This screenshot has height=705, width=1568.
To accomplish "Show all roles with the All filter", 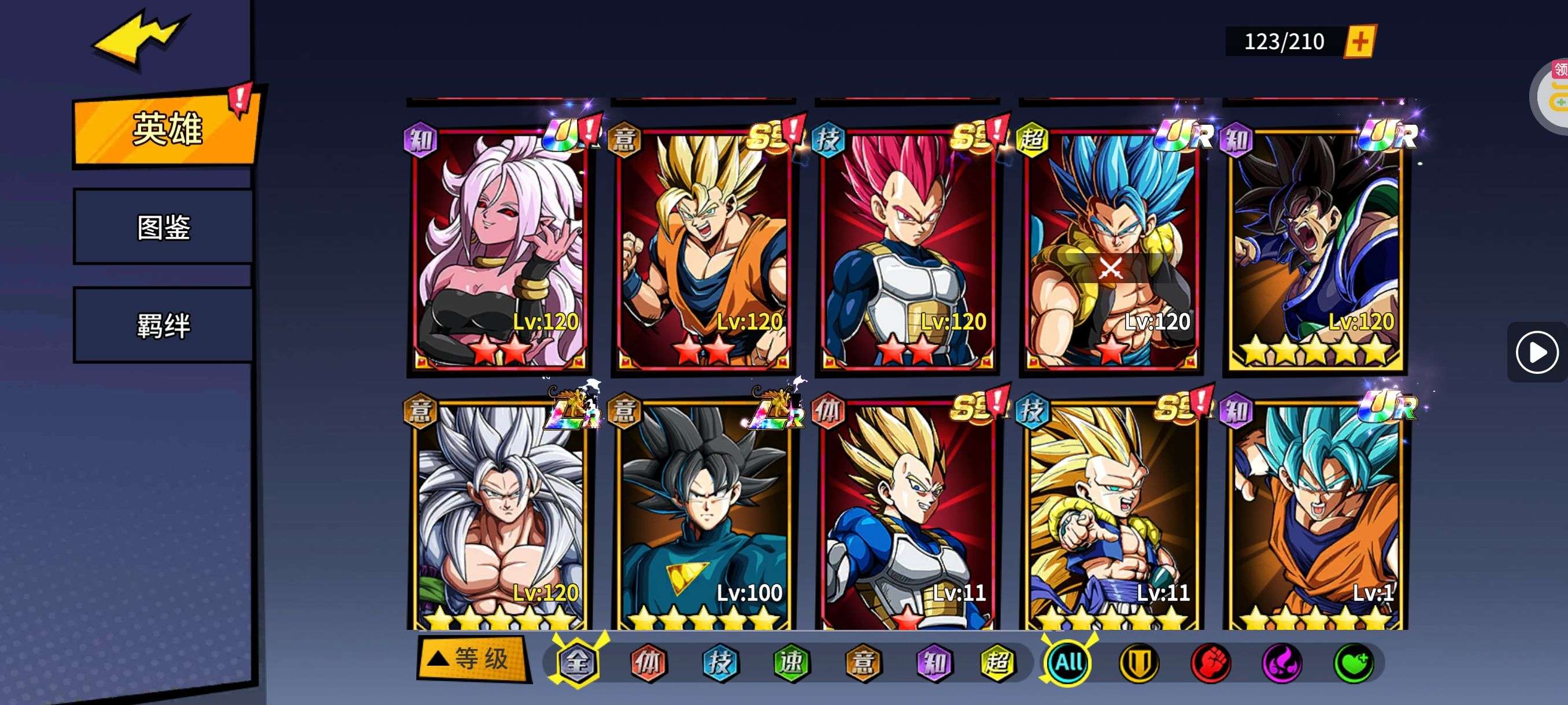I will click(x=1068, y=662).
